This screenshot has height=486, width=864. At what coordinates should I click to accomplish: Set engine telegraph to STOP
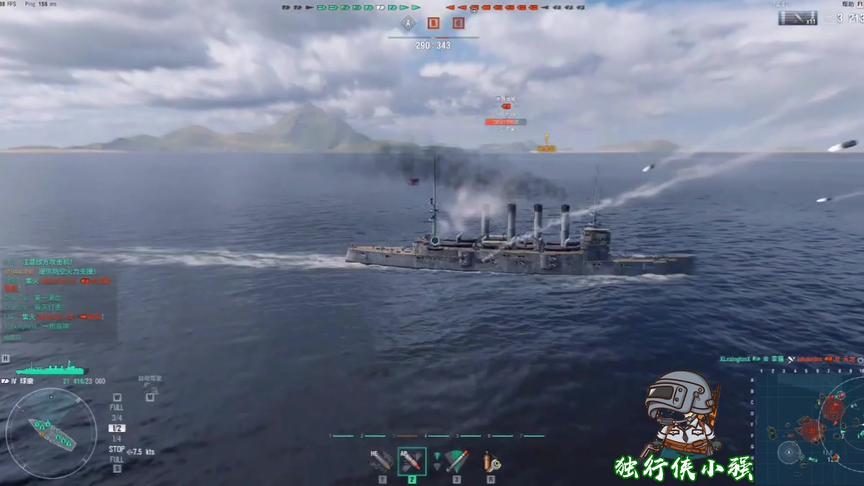pyautogui.click(x=117, y=449)
